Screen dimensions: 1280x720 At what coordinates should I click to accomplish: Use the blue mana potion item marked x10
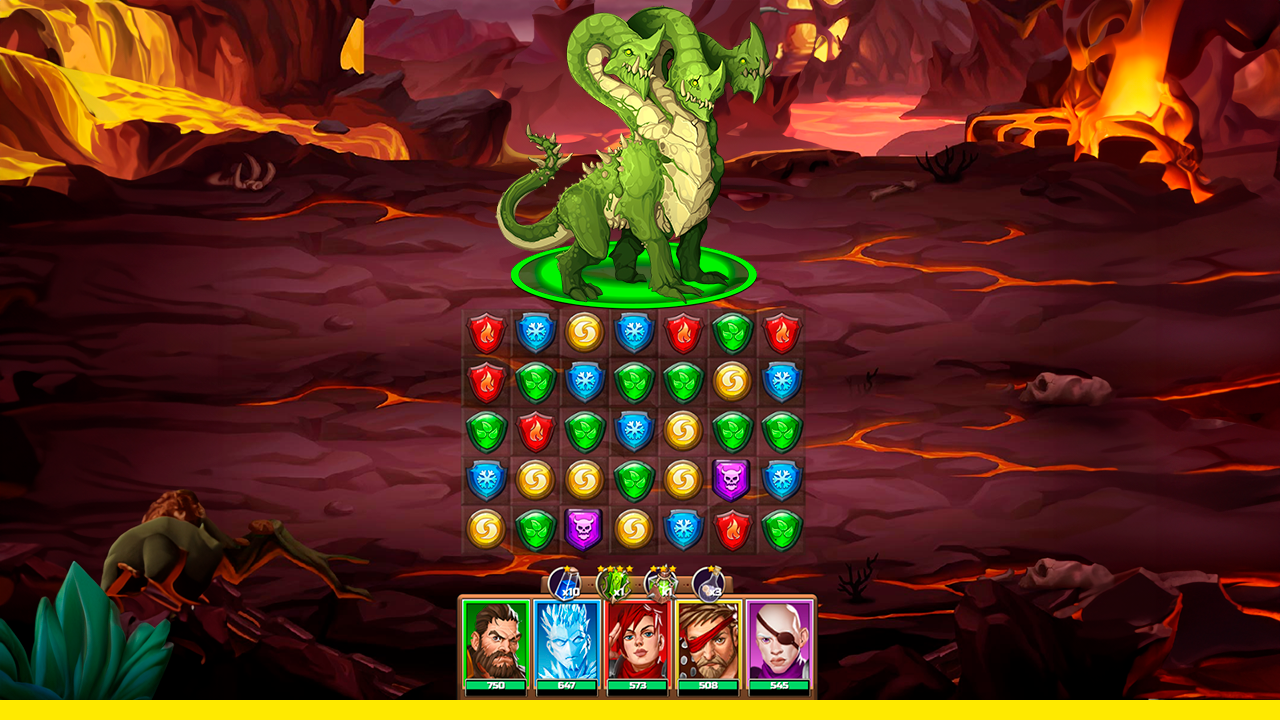coord(566,584)
